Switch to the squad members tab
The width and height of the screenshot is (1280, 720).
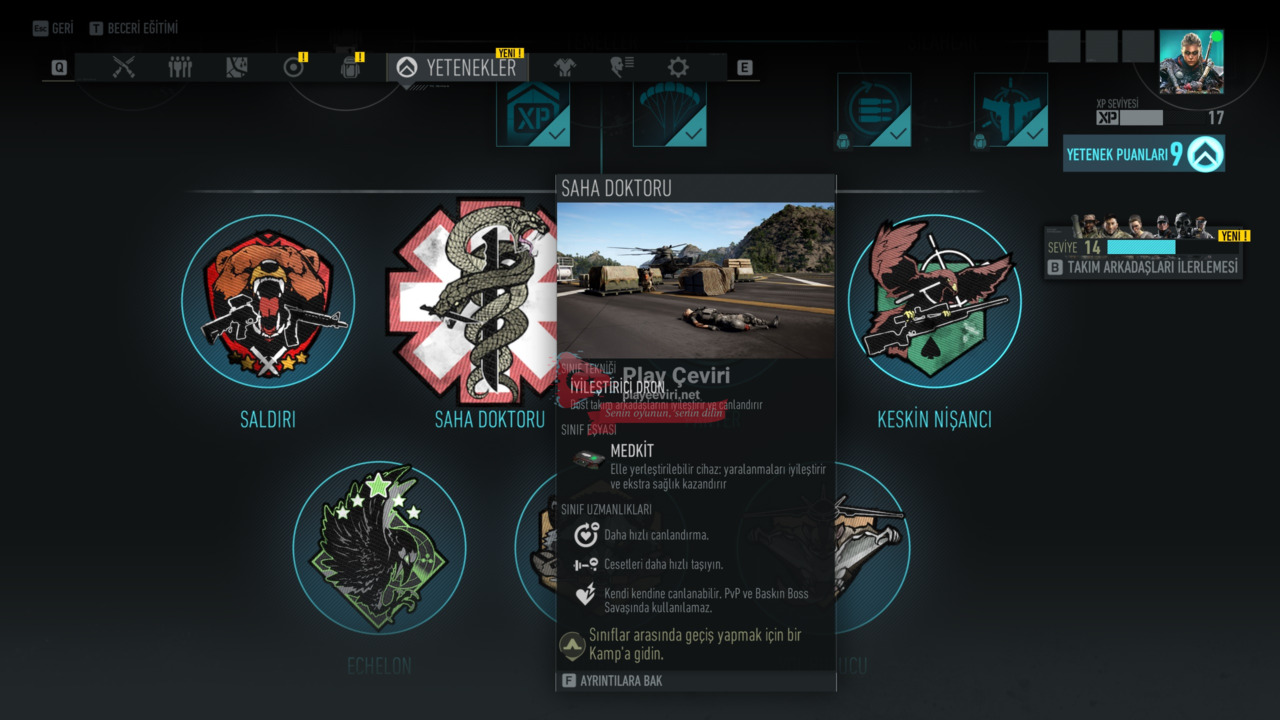(180, 67)
